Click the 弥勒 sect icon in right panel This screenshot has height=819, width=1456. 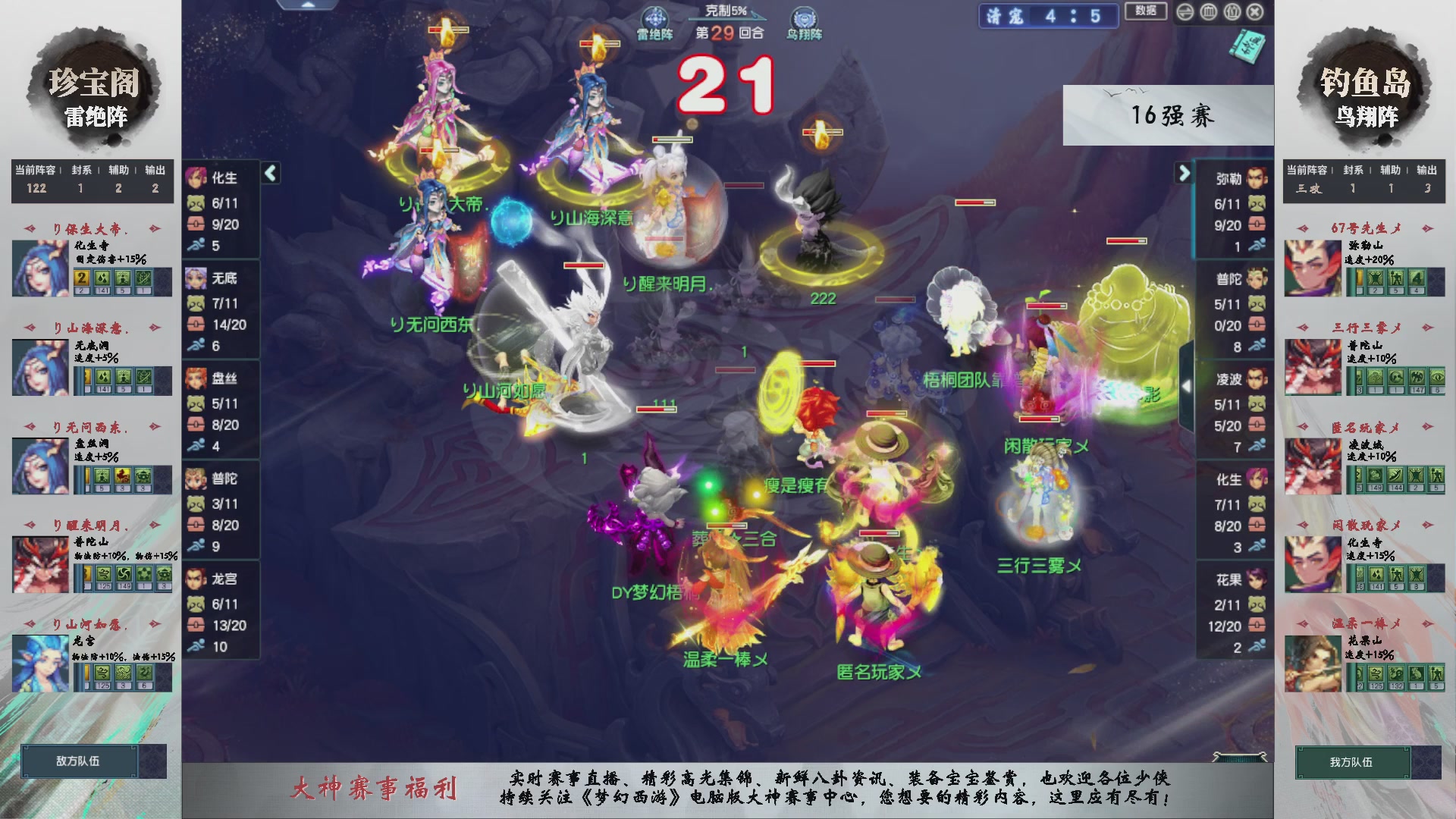[x=1255, y=179]
